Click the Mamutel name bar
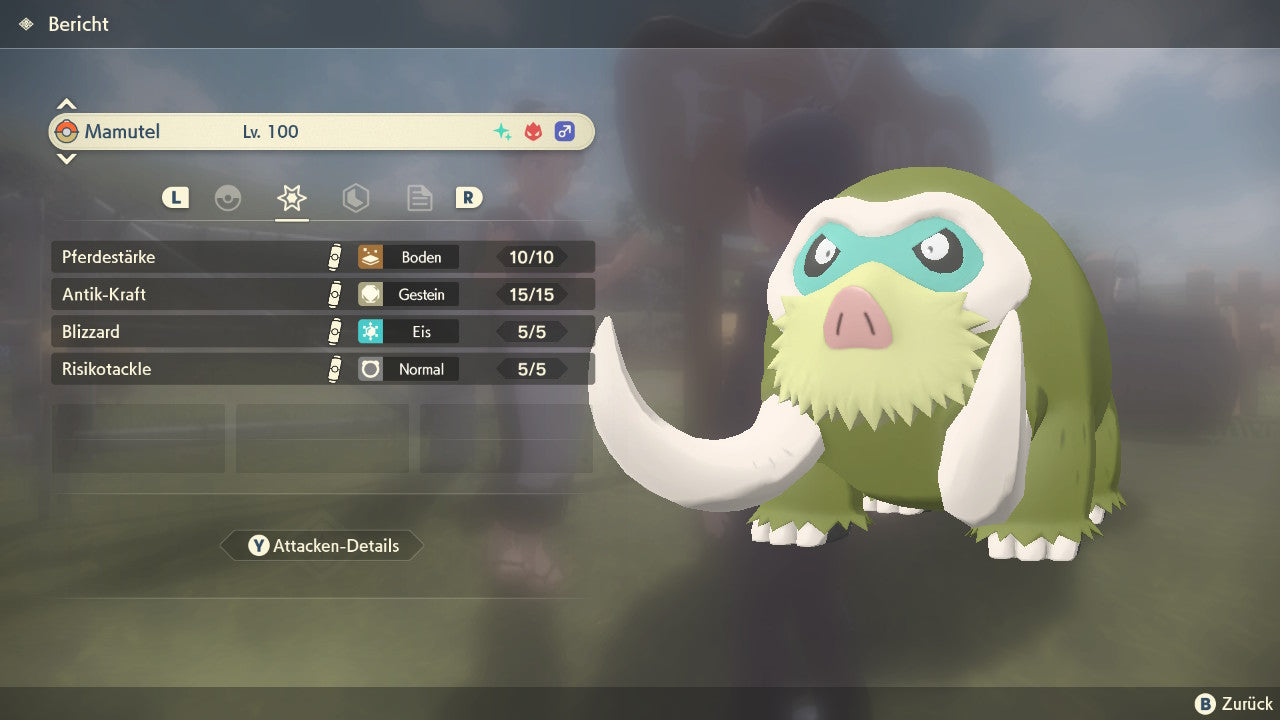 pos(322,131)
